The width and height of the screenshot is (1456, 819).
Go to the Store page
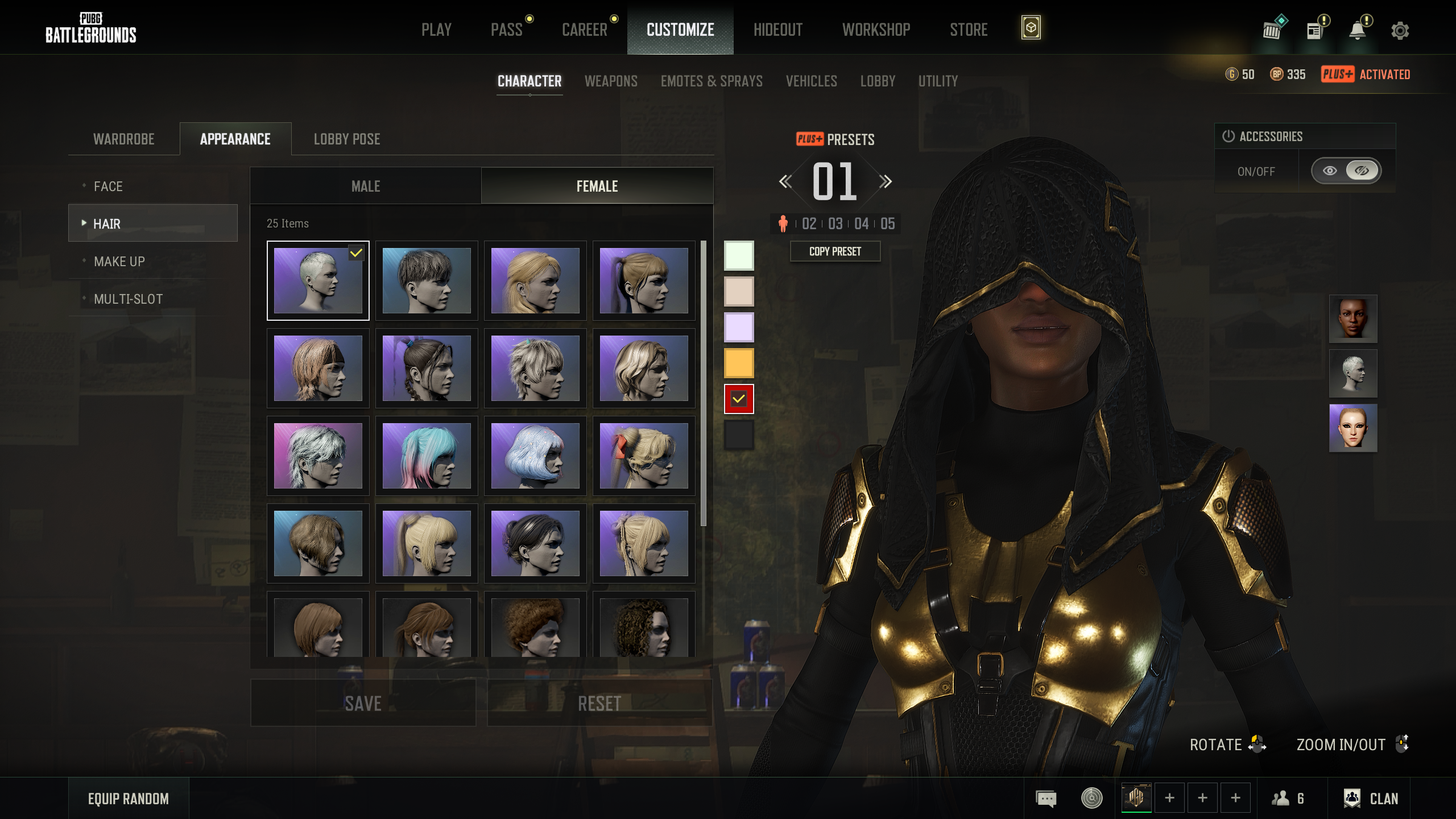click(968, 30)
